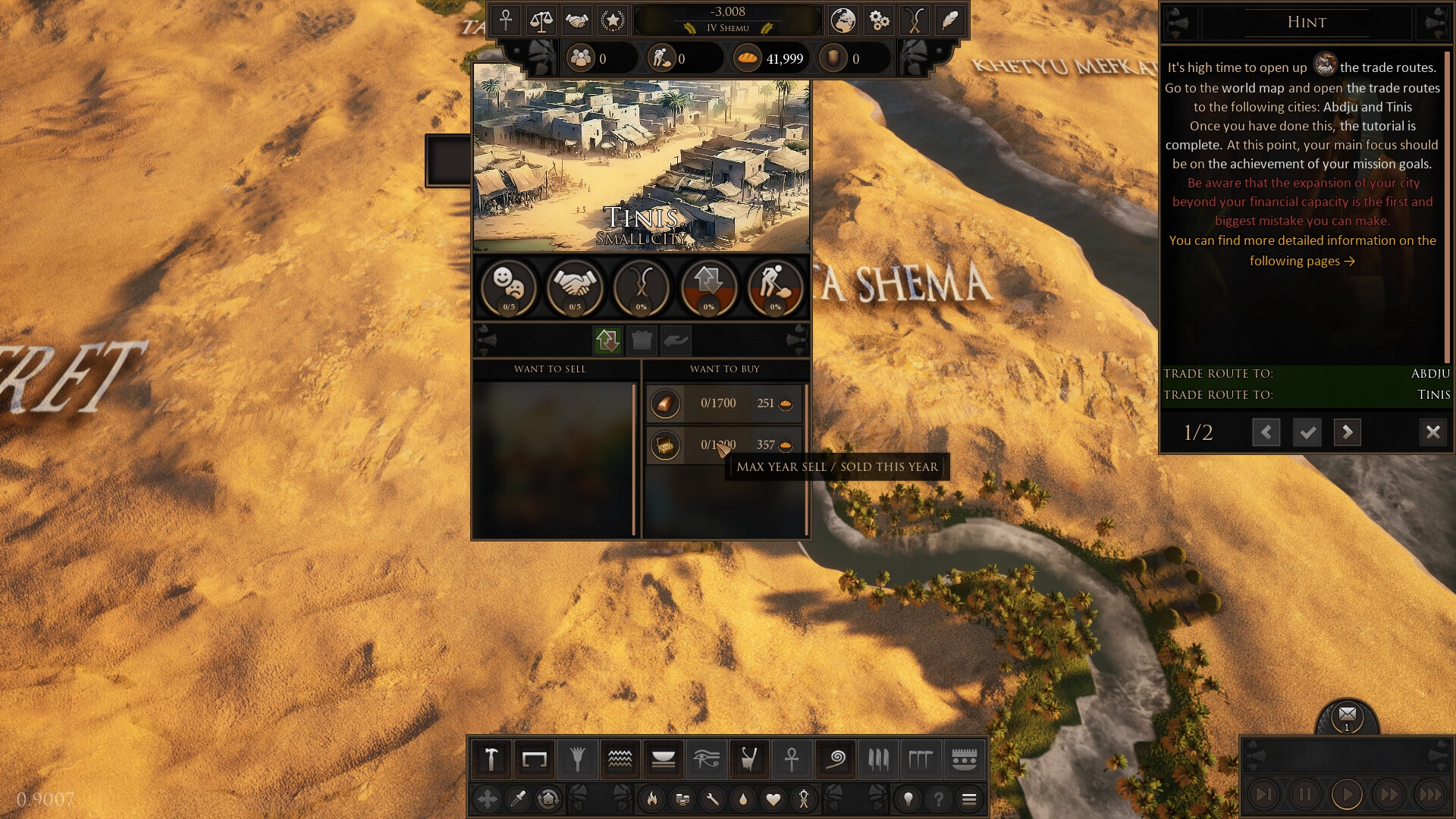Toggle the water drop overlay
This screenshot has height=819, width=1456.
[745, 799]
